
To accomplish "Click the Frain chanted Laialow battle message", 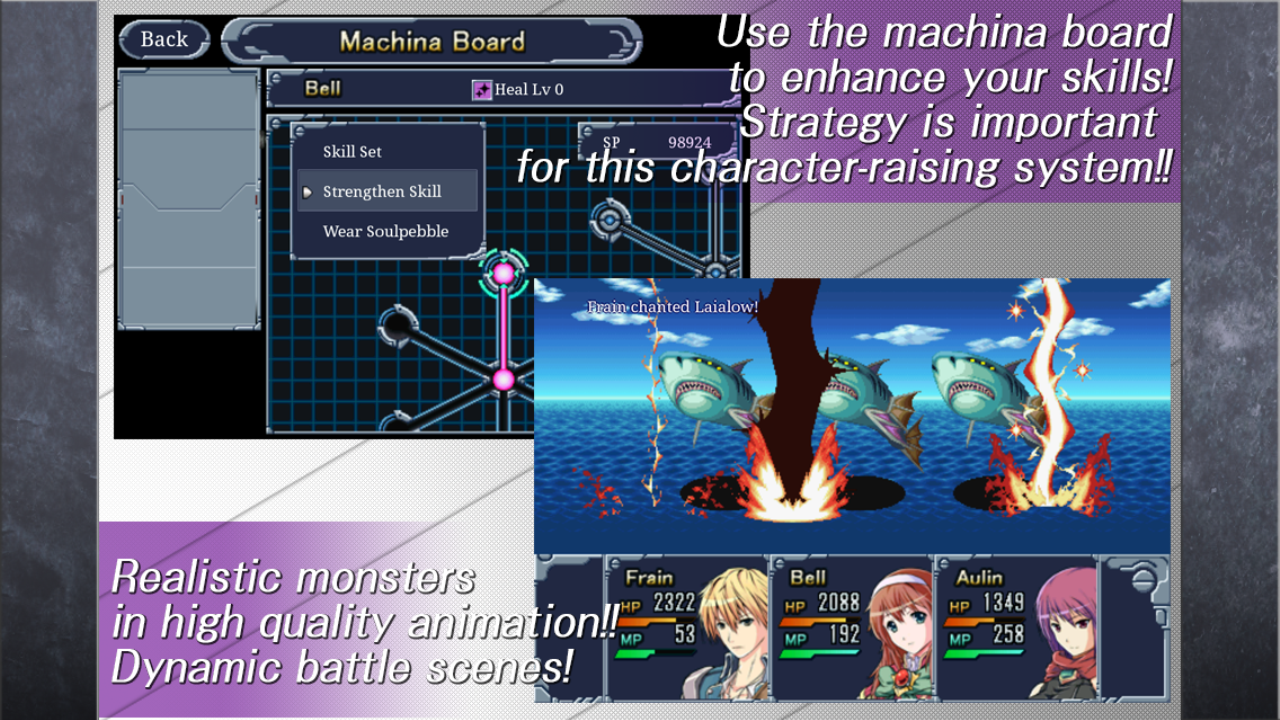I will click(675, 308).
